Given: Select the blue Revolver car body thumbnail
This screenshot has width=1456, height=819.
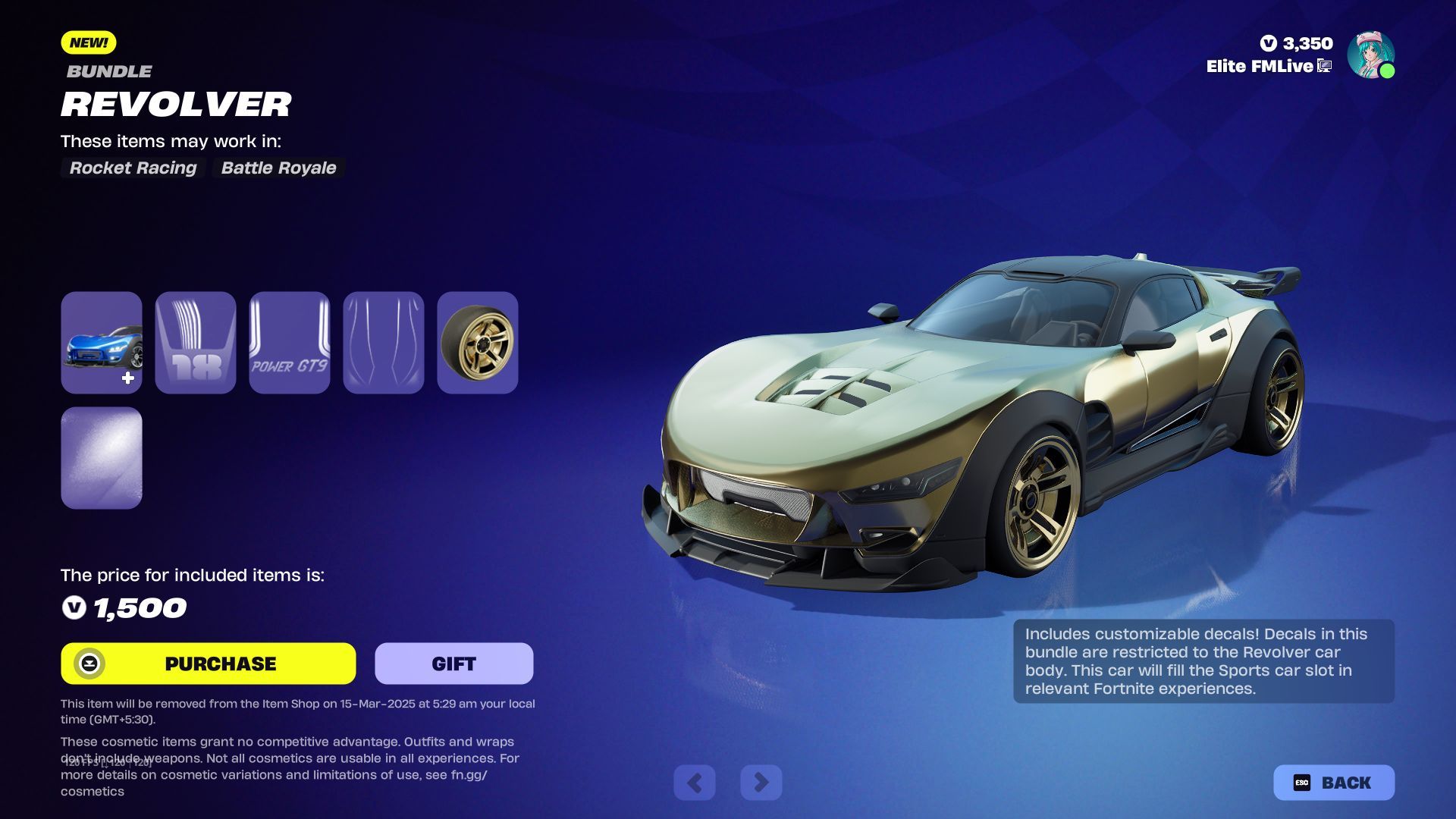Looking at the screenshot, I should pos(102,343).
